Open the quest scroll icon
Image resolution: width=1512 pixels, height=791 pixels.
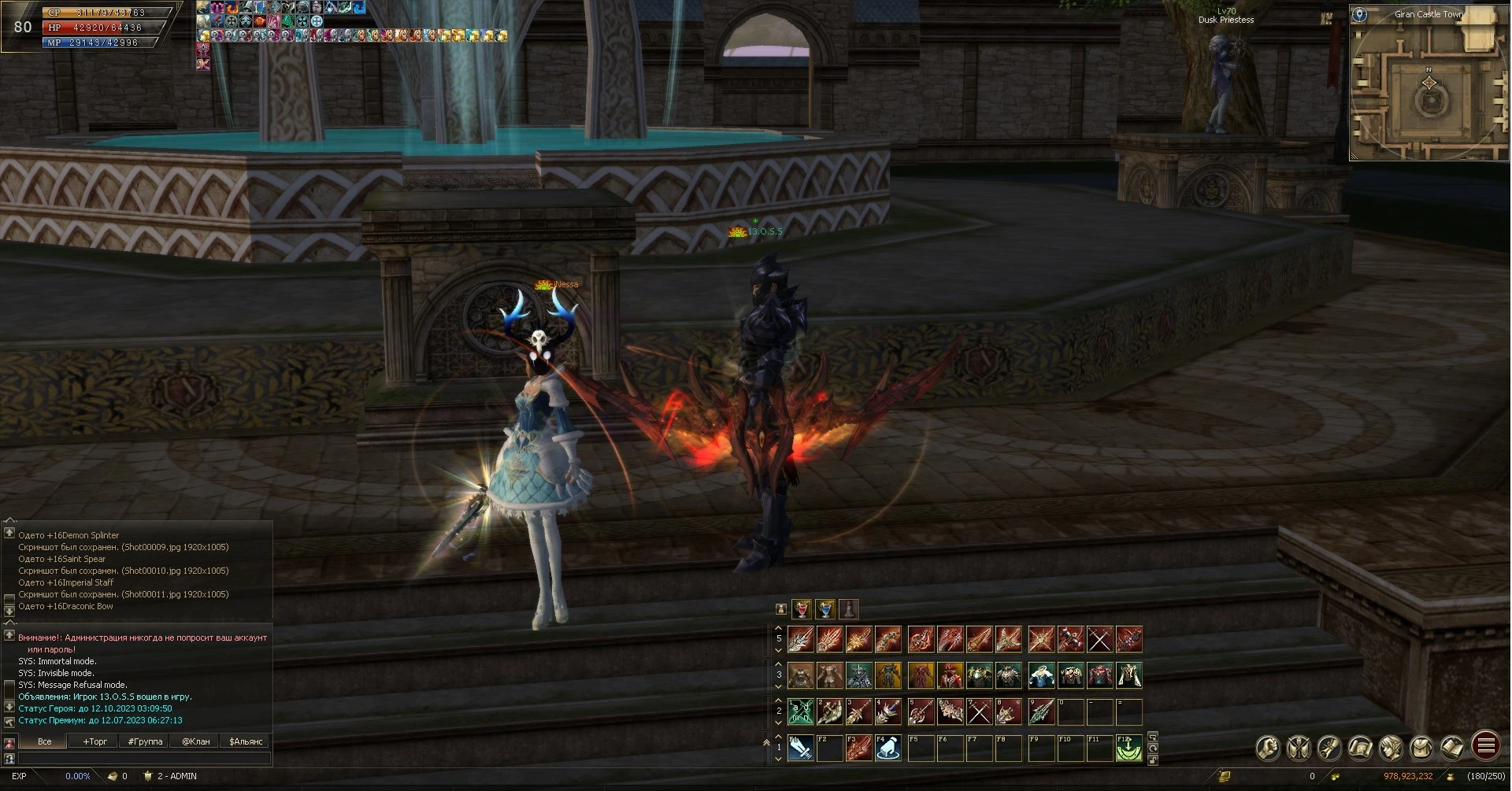coord(1329,747)
